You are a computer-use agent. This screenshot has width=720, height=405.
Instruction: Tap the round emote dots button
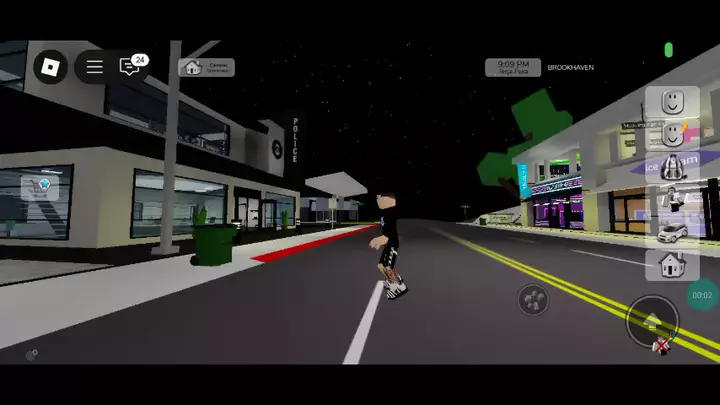(533, 299)
